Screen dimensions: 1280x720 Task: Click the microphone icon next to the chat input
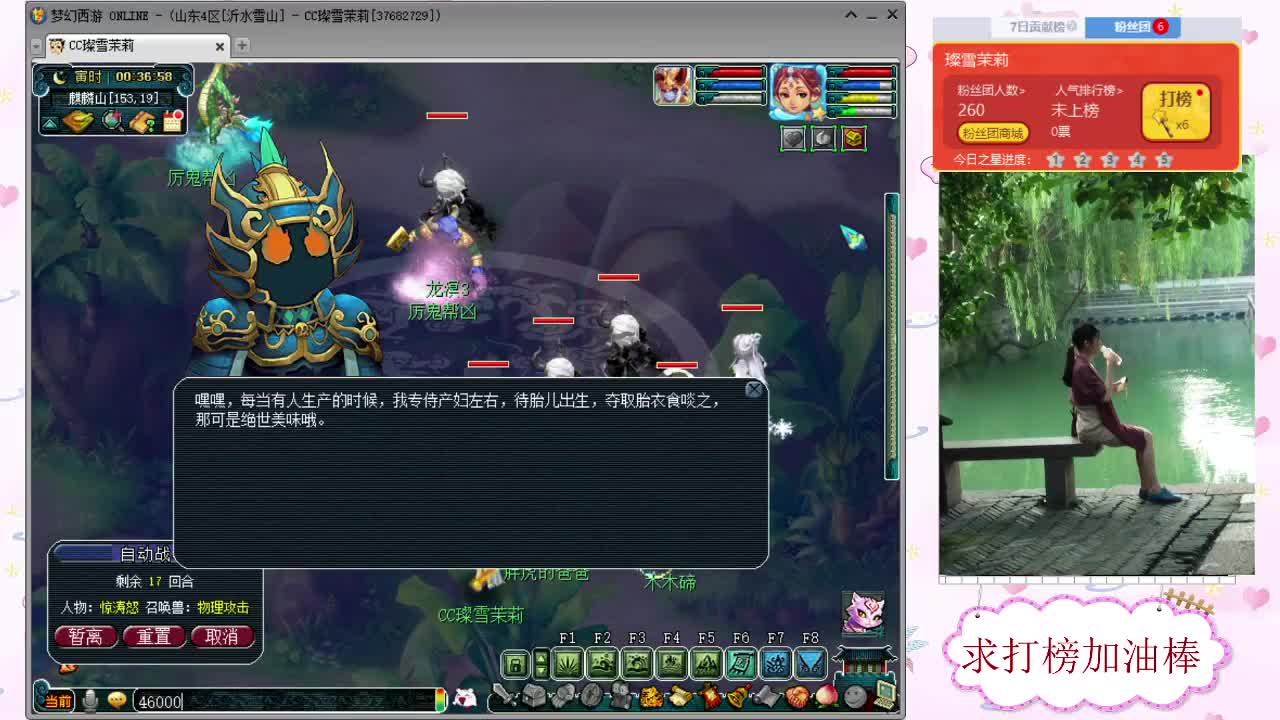click(90, 700)
